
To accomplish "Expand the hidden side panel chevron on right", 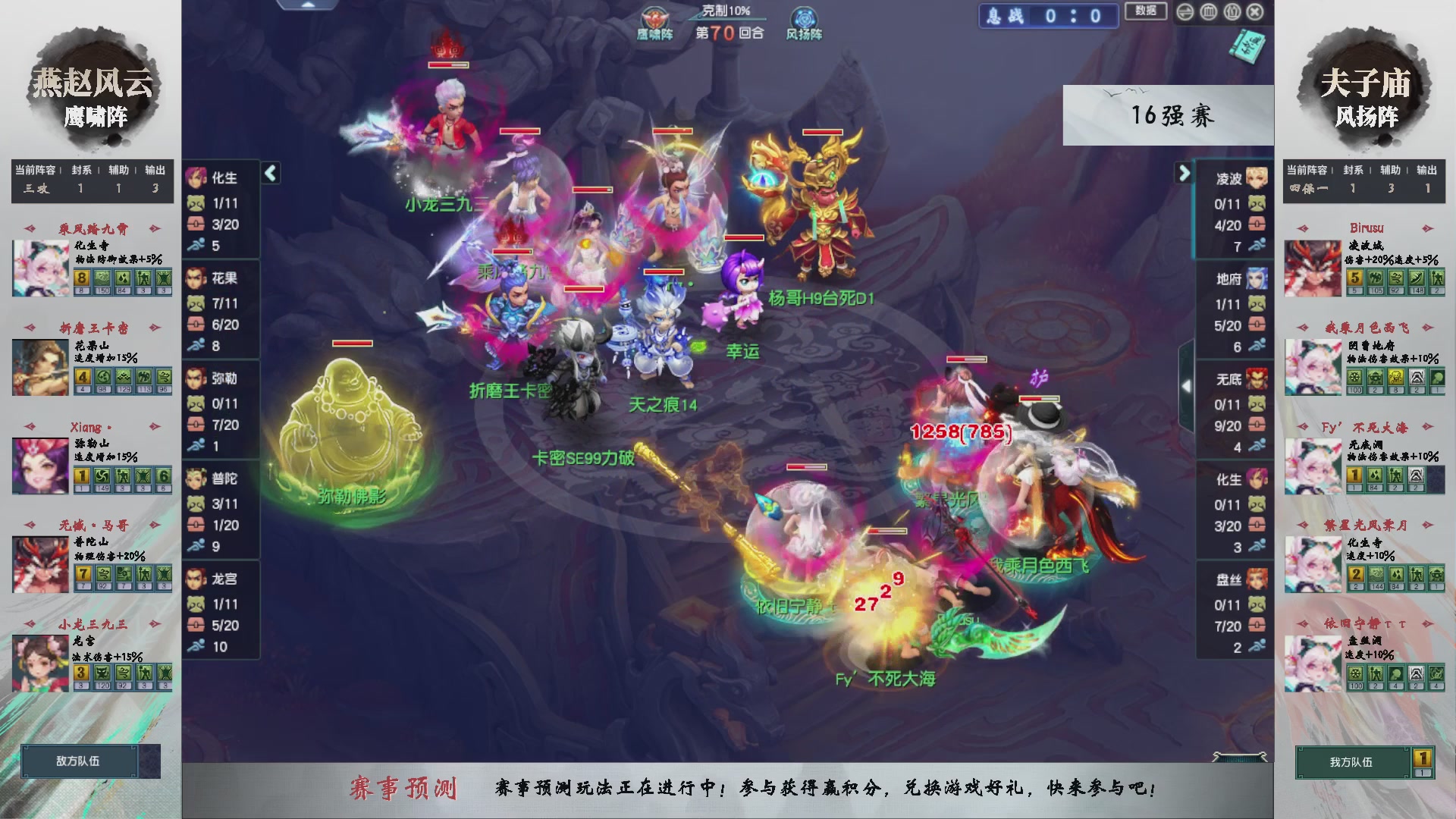I will pyautogui.click(x=1187, y=387).
